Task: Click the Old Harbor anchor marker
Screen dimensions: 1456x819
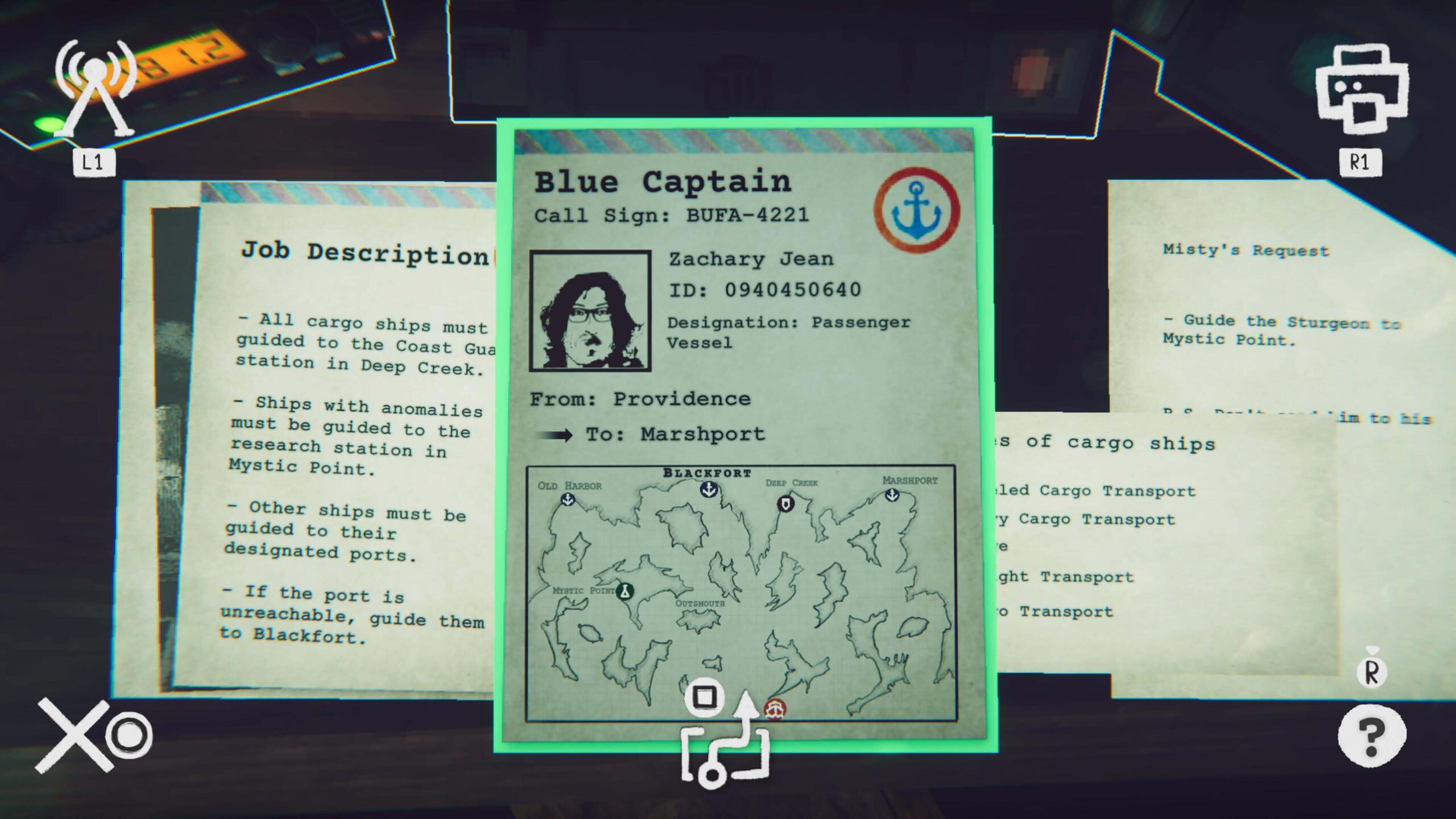Action: [x=568, y=499]
